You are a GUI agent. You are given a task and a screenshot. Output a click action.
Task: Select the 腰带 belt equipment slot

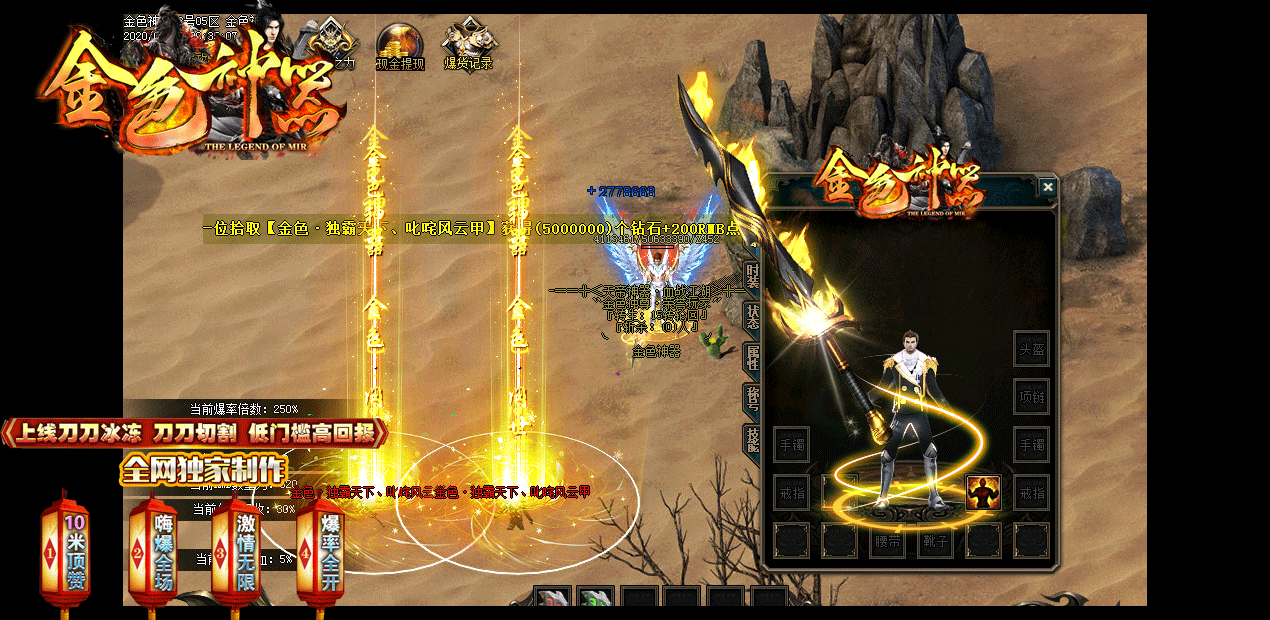(887, 541)
